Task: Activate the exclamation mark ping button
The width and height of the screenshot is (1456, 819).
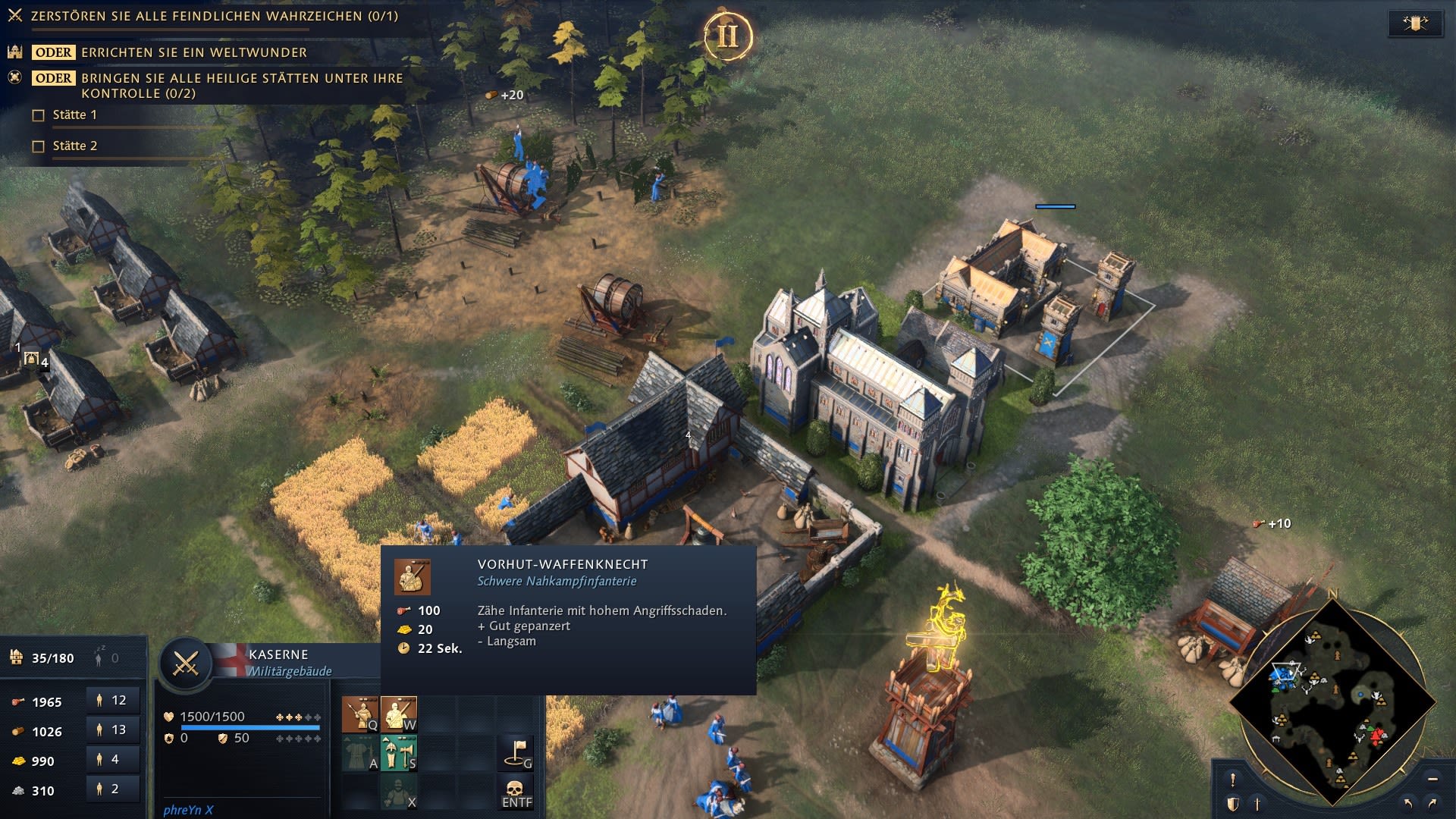Action: [1233, 780]
